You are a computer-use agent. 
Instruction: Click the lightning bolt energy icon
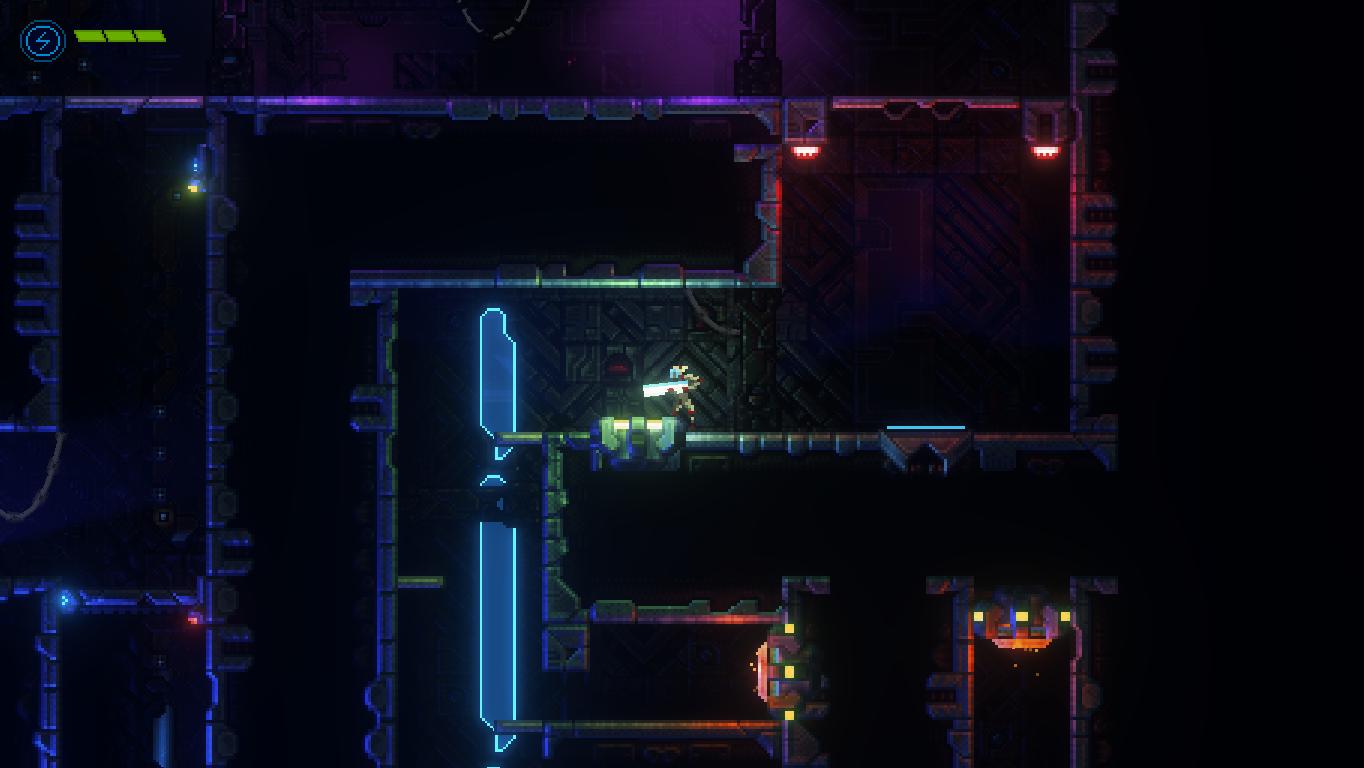(x=42, y=41)
